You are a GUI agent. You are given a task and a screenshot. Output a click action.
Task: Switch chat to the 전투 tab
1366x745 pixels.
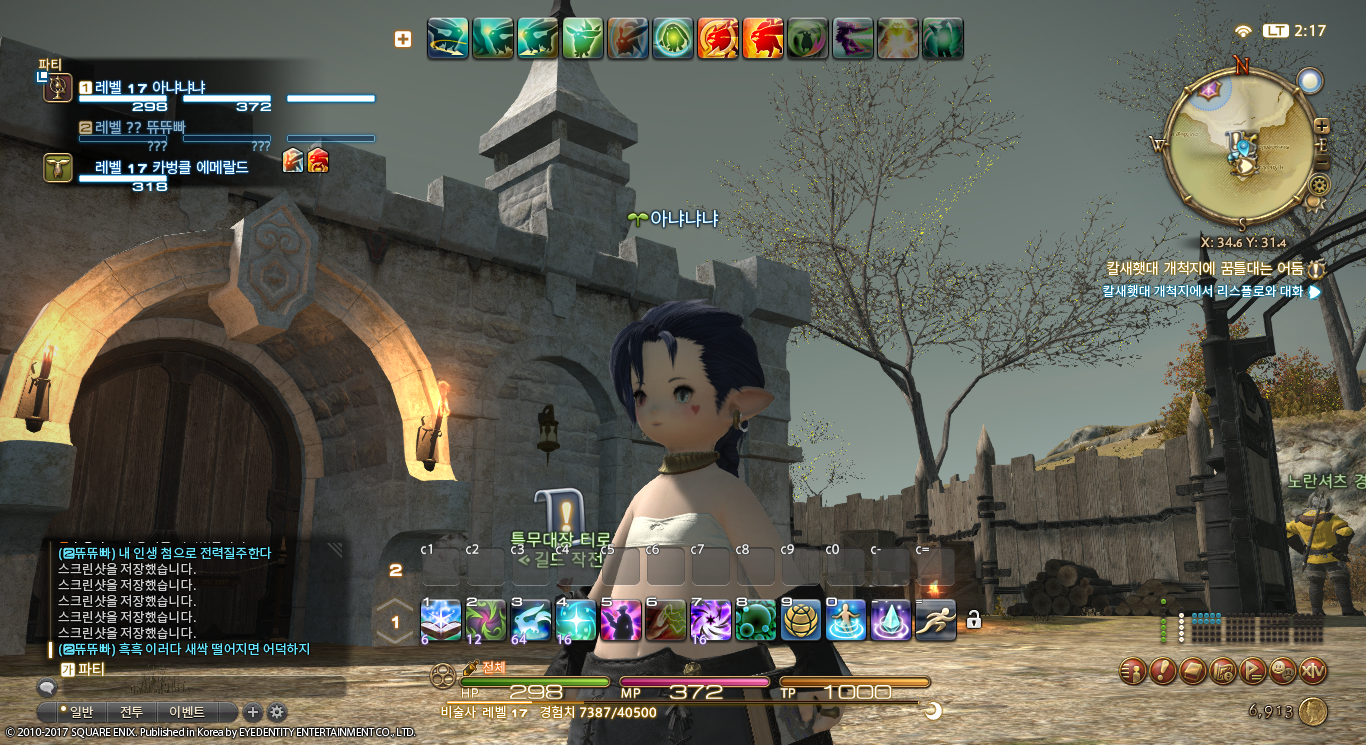click(132, 712)
